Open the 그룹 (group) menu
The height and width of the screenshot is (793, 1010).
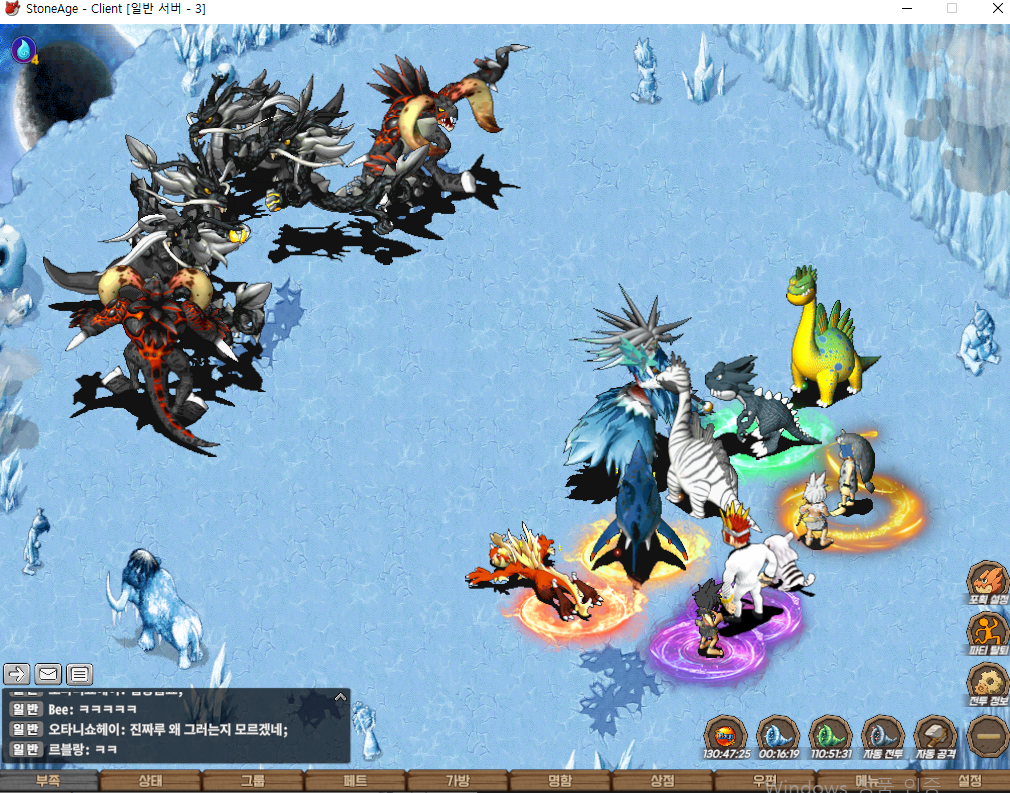(x=252, y=781)
